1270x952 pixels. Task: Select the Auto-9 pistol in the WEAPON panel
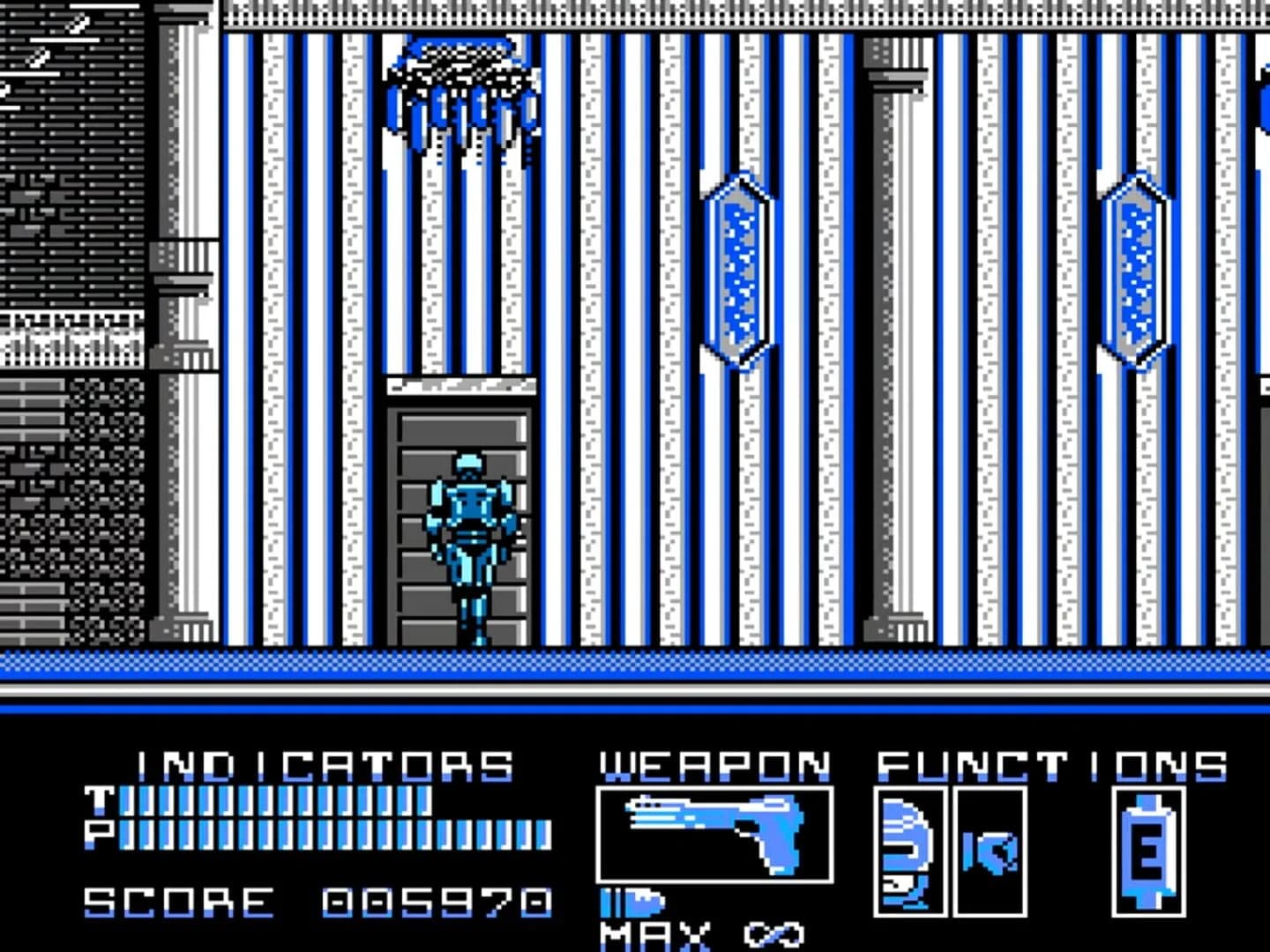[714, 833]
